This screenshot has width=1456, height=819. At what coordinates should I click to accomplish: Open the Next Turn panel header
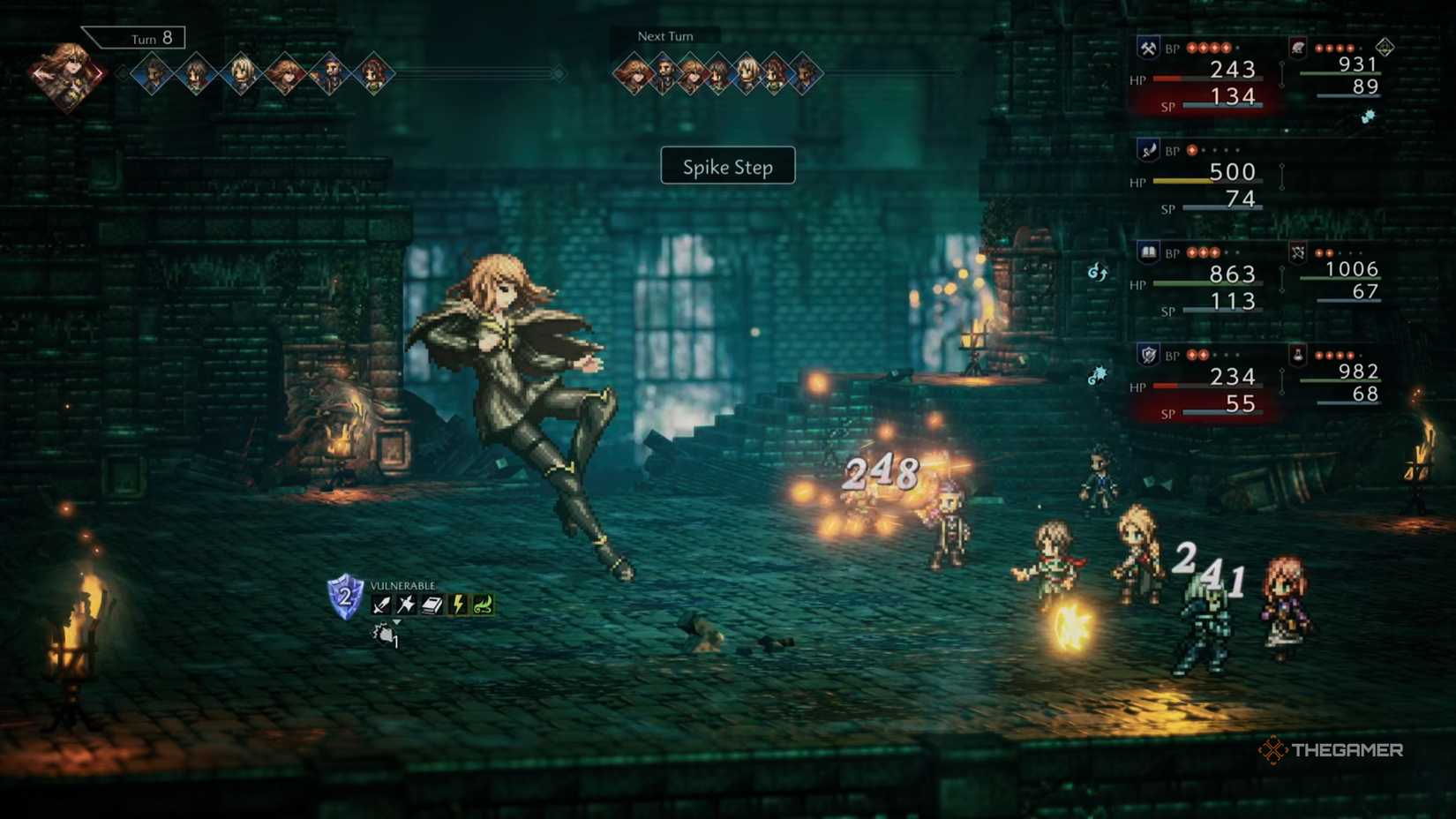click(666, 36)
